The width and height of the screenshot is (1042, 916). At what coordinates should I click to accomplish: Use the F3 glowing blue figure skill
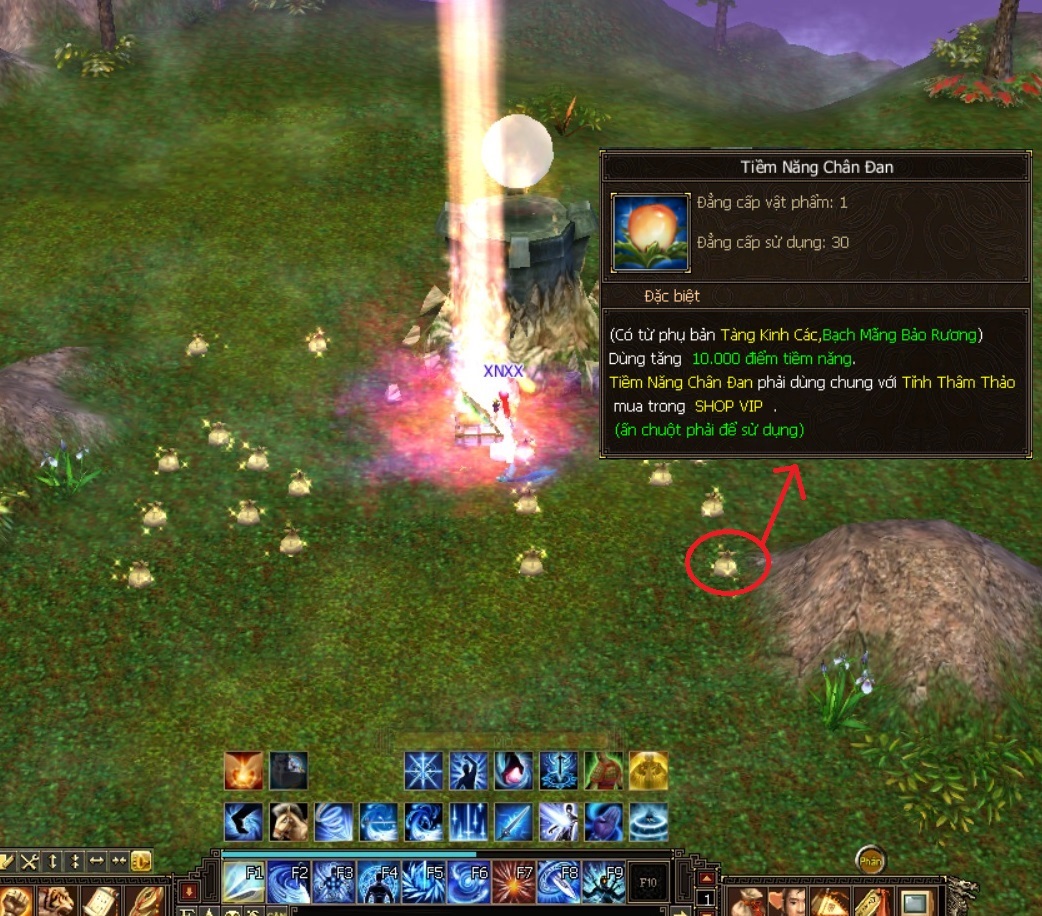[334, 883]
